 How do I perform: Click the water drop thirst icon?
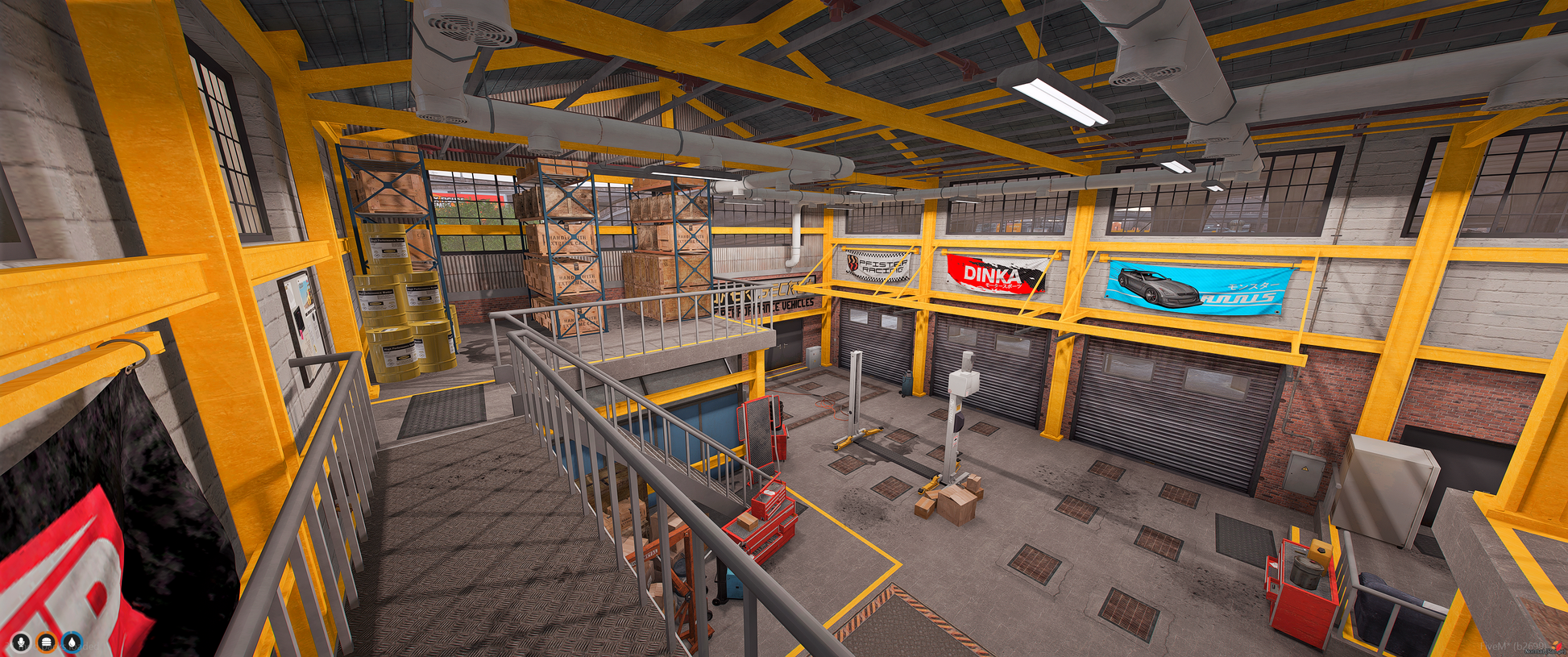point(73,642)
